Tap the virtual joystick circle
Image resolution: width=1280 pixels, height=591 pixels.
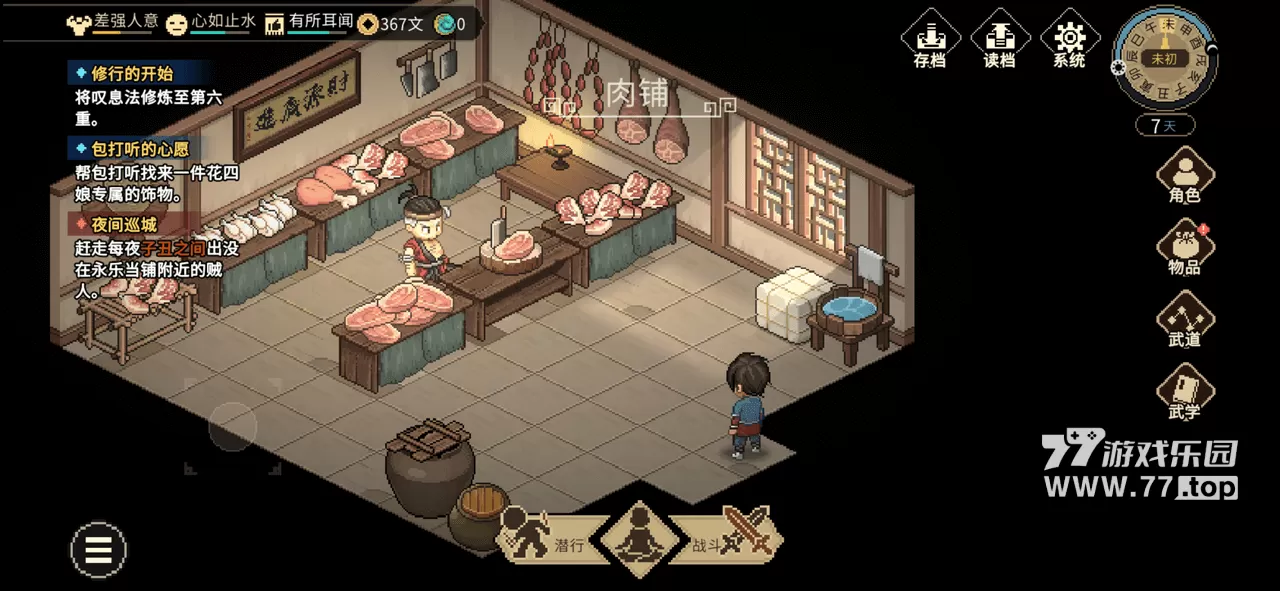(232, 428)
